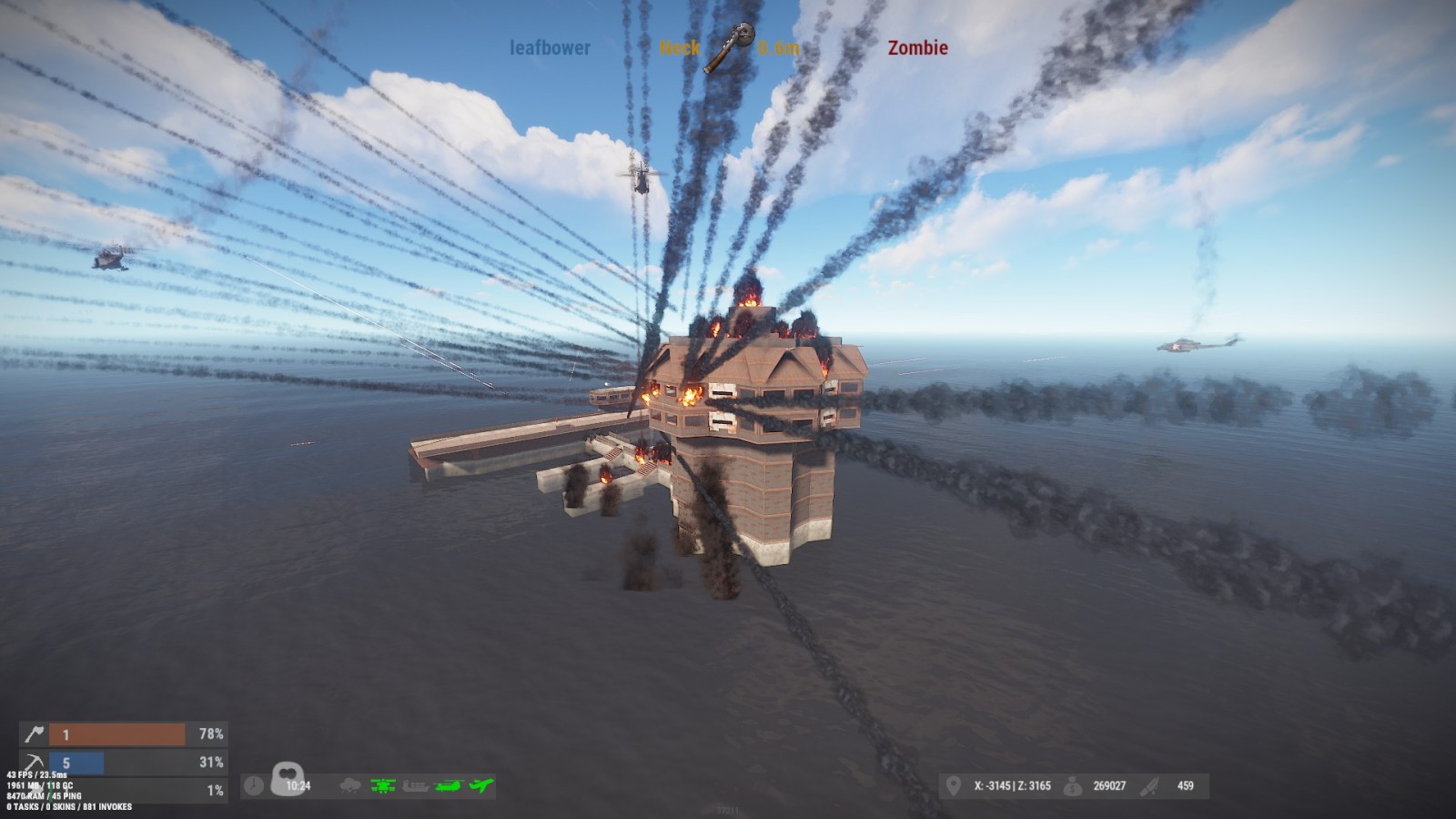The image size is (1456, 819).
Task: Select the pickaxe skill icon
Action: 34,763
